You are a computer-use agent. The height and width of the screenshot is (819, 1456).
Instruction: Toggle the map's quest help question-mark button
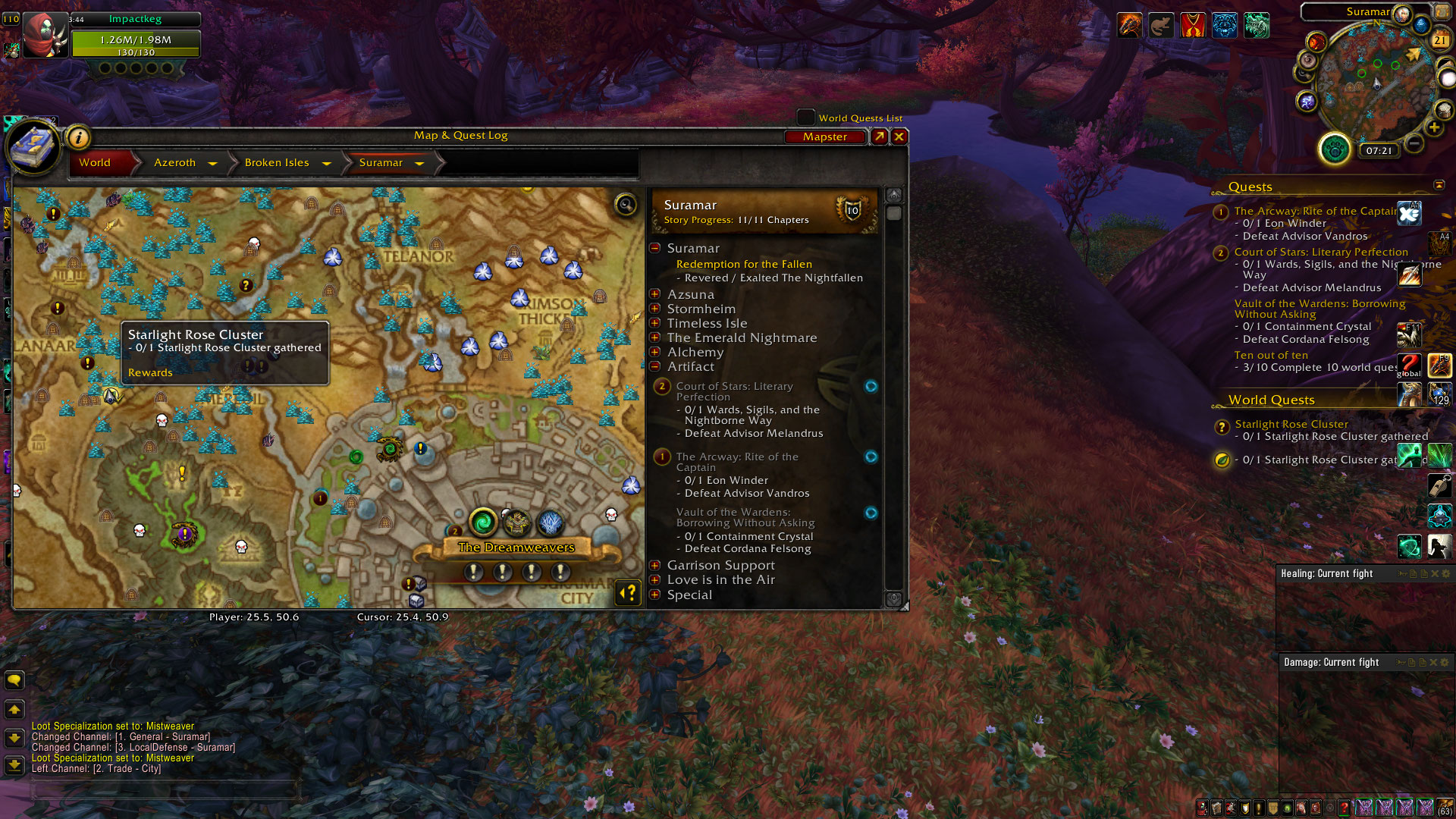[628, 593]
